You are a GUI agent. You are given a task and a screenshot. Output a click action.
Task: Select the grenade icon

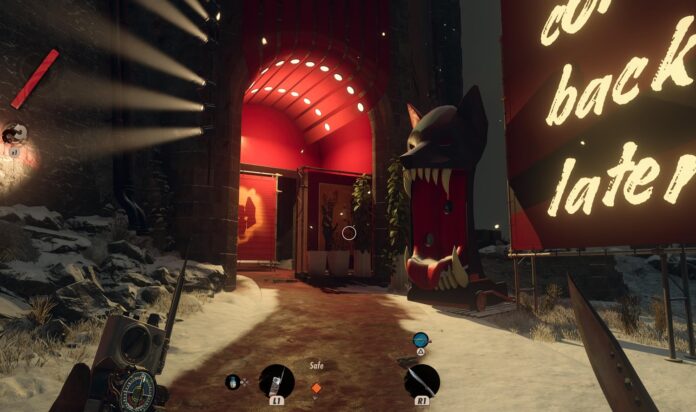point(234,380)
